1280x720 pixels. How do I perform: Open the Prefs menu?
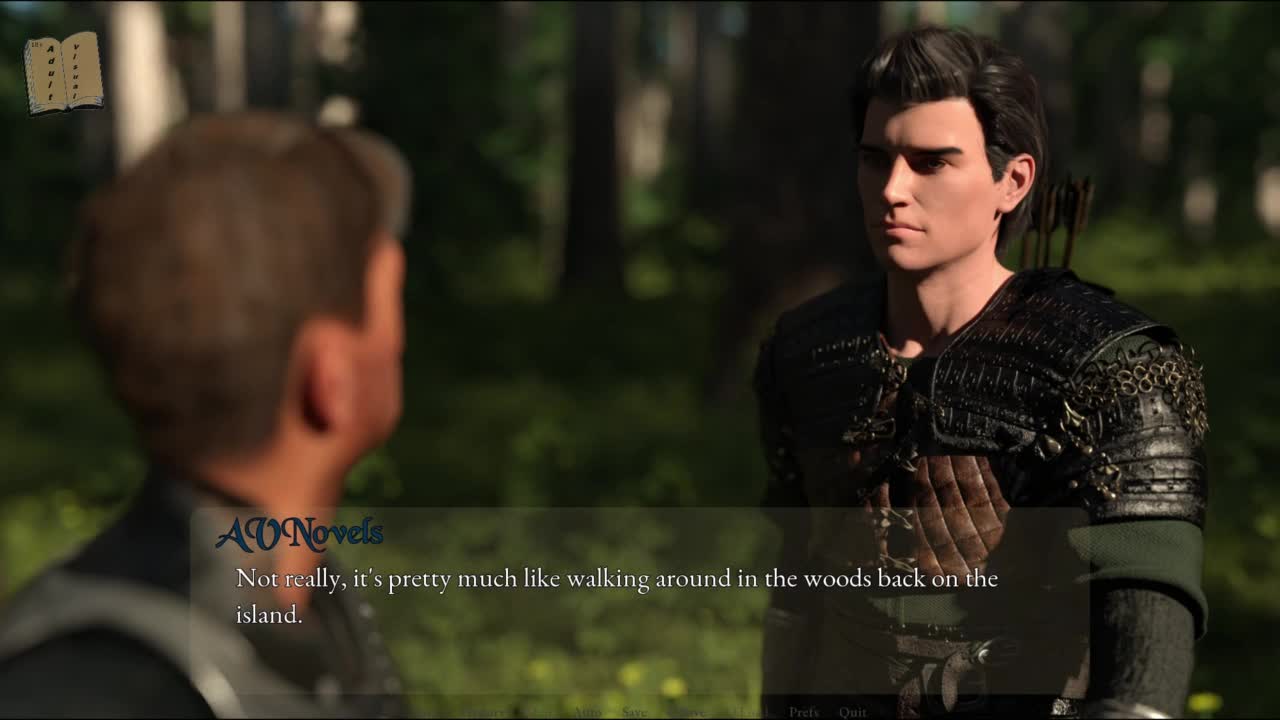(x=803, y=712)
